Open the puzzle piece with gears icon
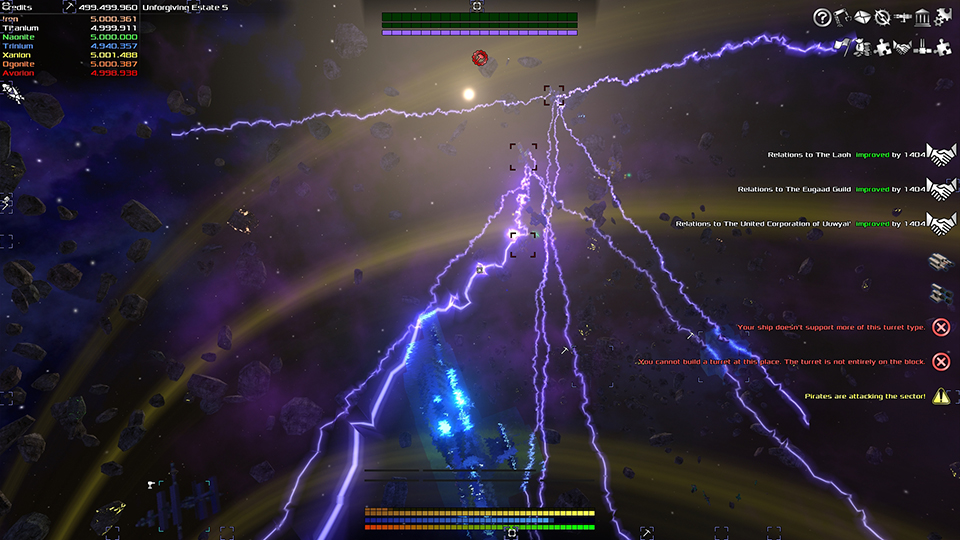 [x=943, y=17]
